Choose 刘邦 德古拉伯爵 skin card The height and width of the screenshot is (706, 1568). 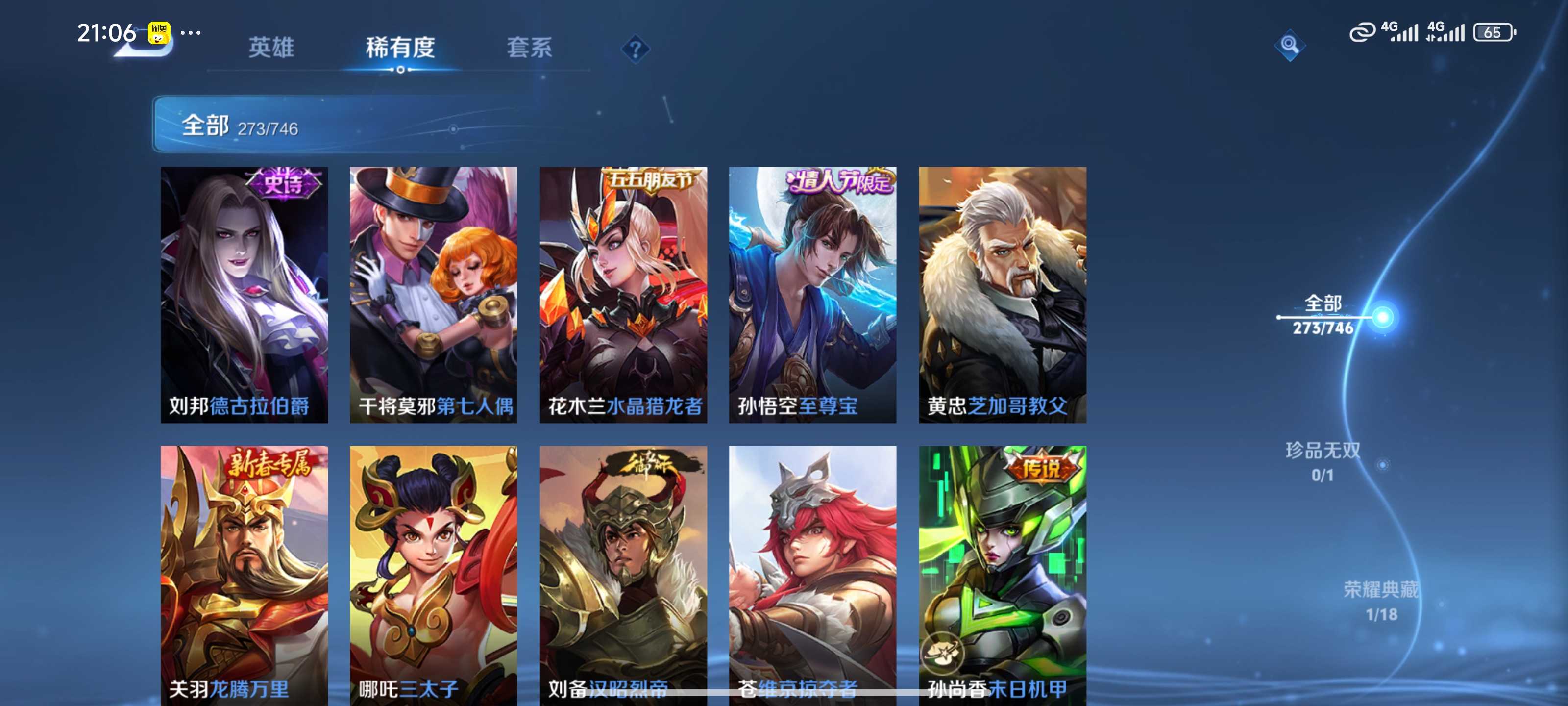coord(244,295)
